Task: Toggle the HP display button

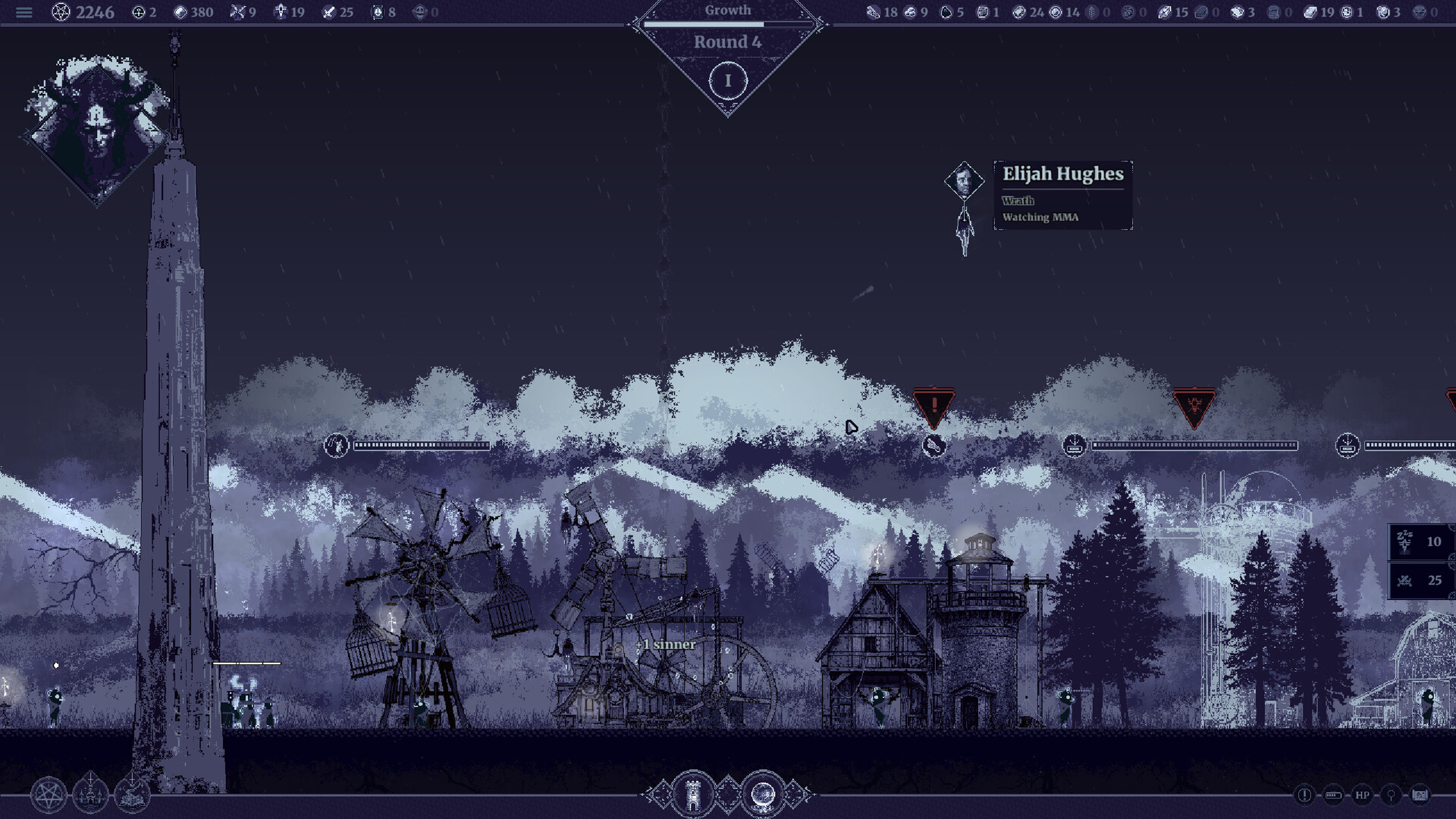Action: click(x=1362, y=795)
